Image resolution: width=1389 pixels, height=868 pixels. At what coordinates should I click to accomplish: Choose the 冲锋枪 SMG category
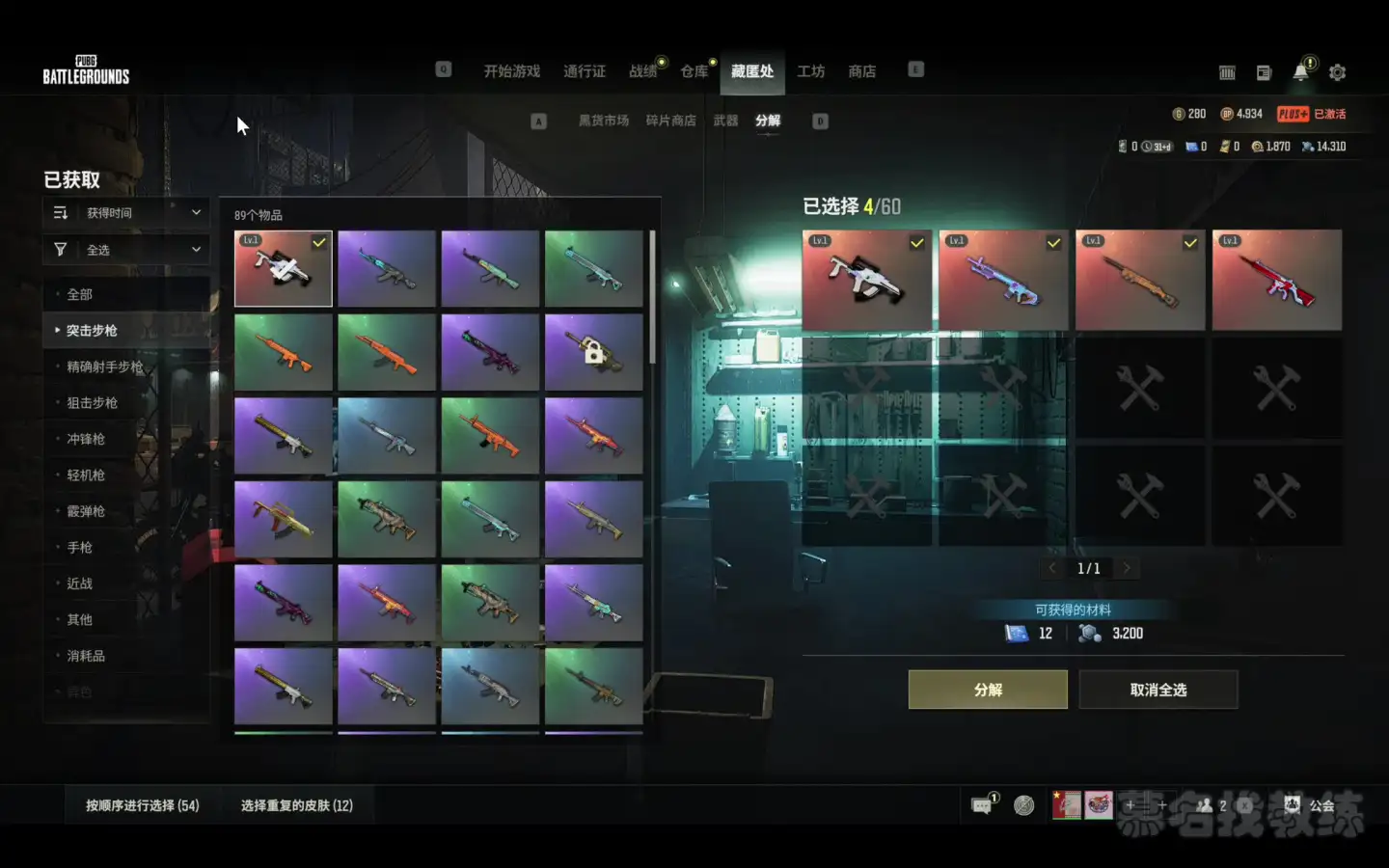point(86,439)
